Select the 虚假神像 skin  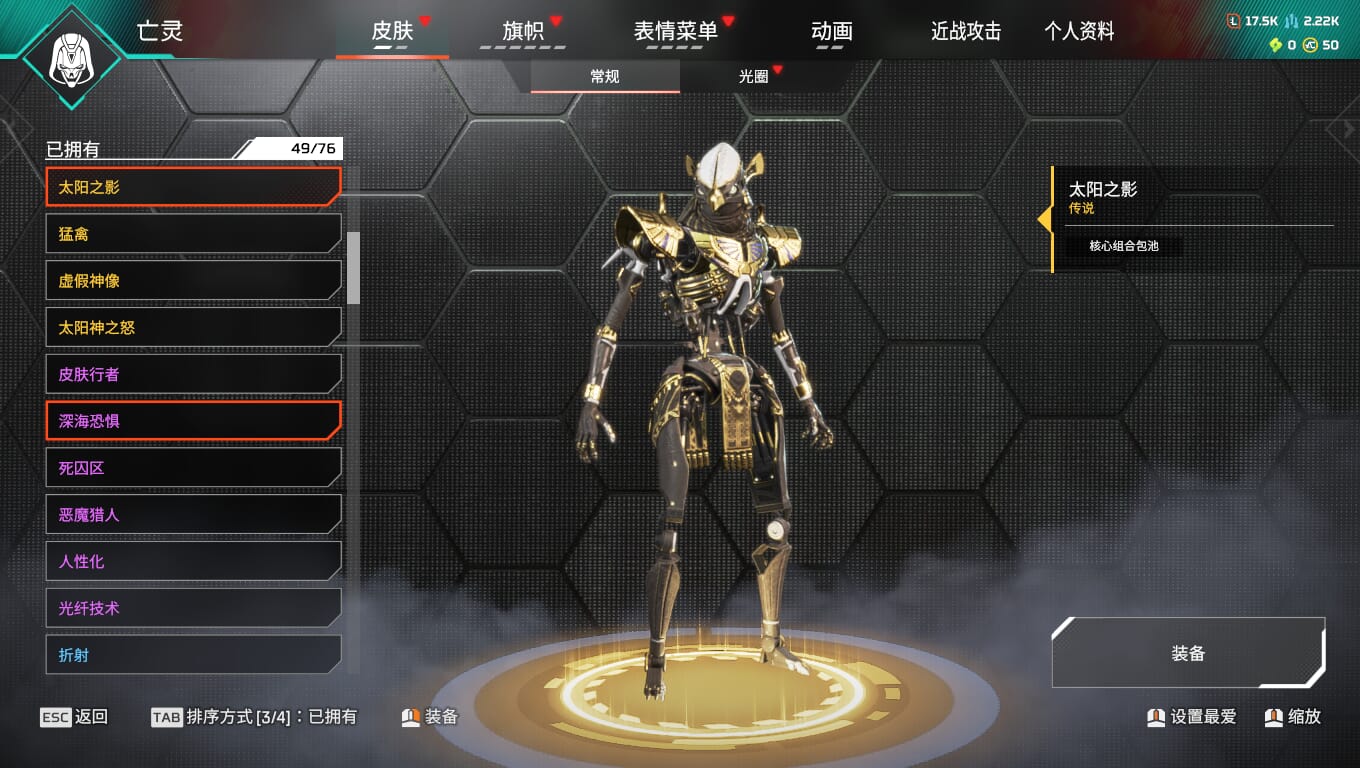pos(193,281)
